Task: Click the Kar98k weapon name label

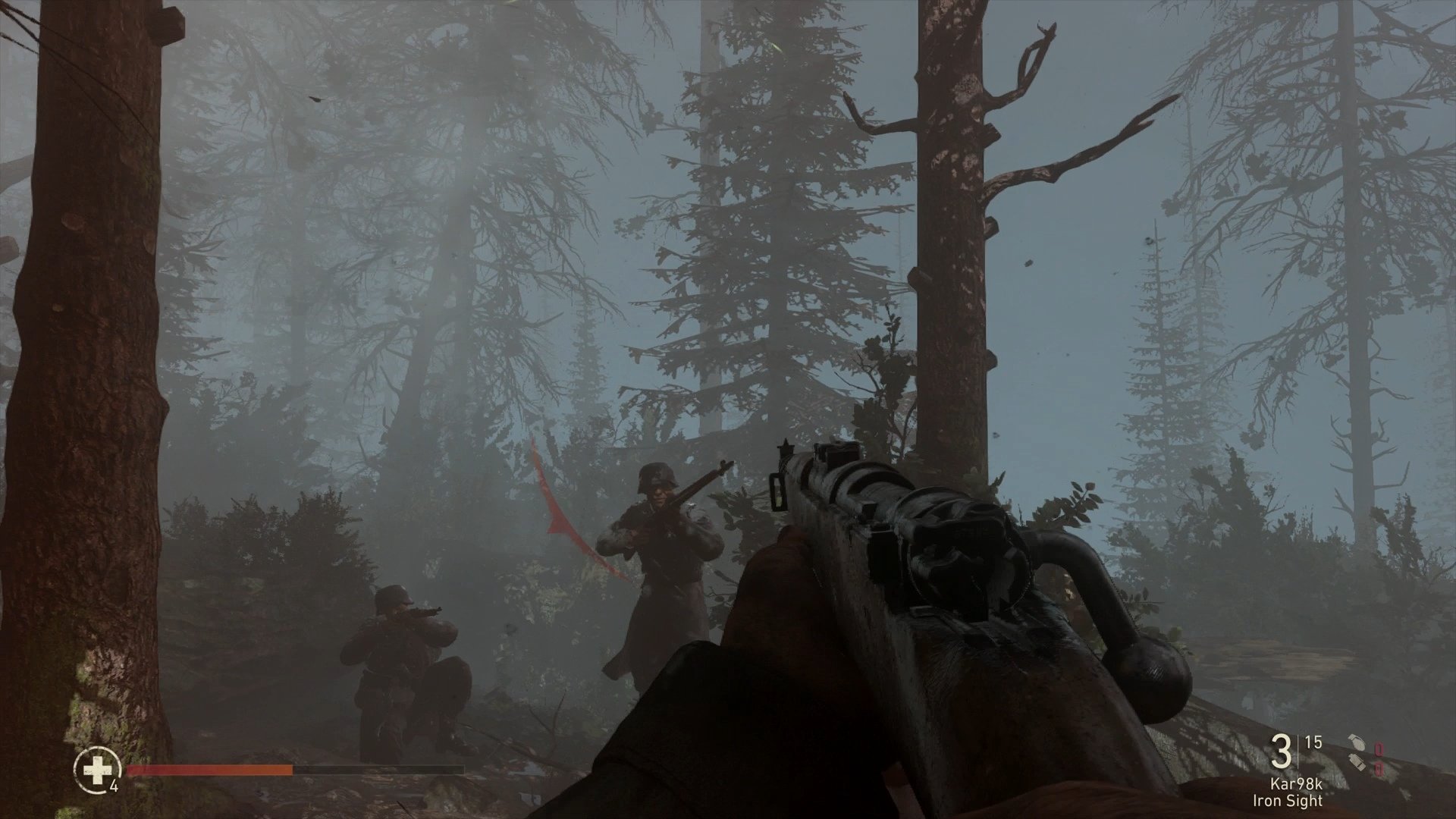Action: pos(1297,784)
